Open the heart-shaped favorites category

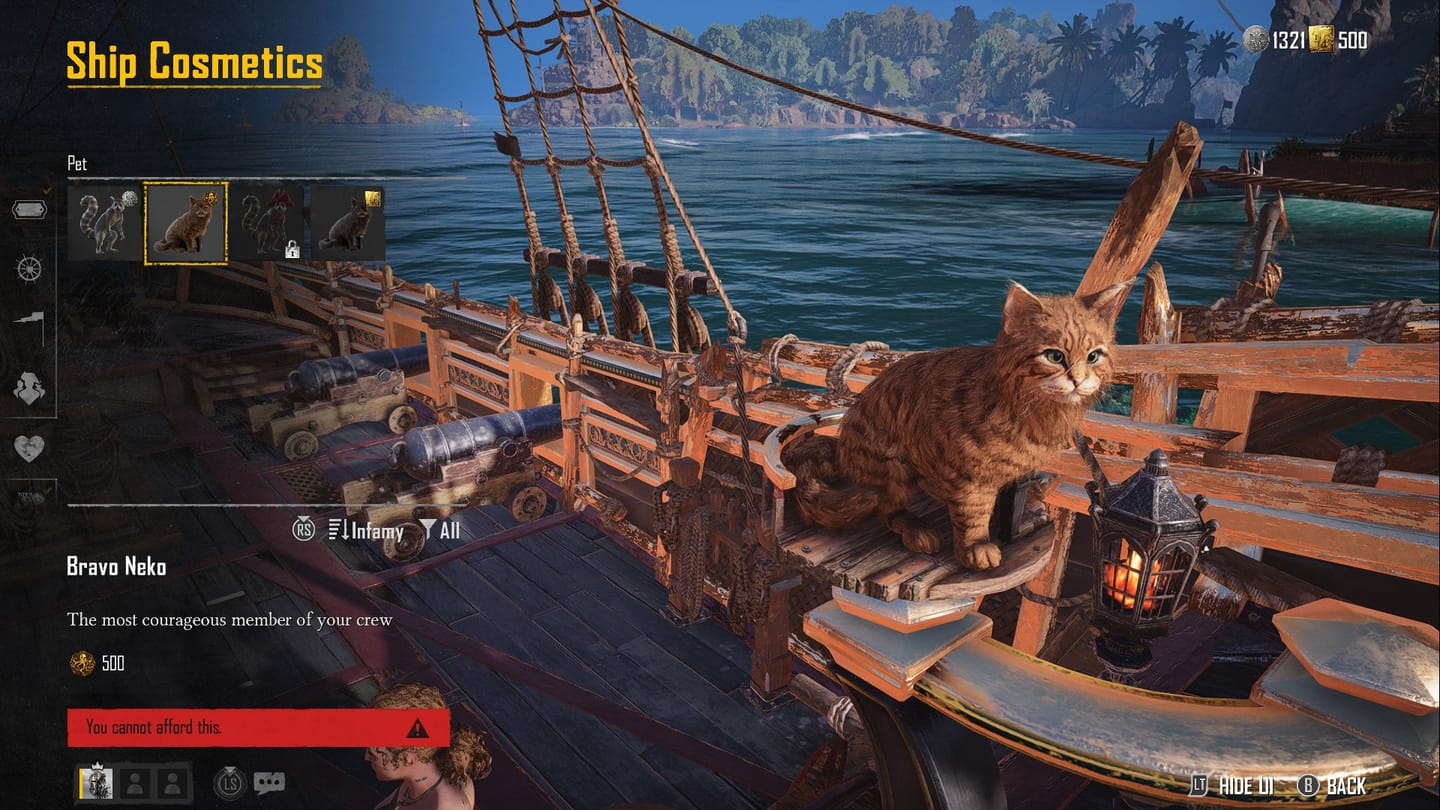point(29,448)
